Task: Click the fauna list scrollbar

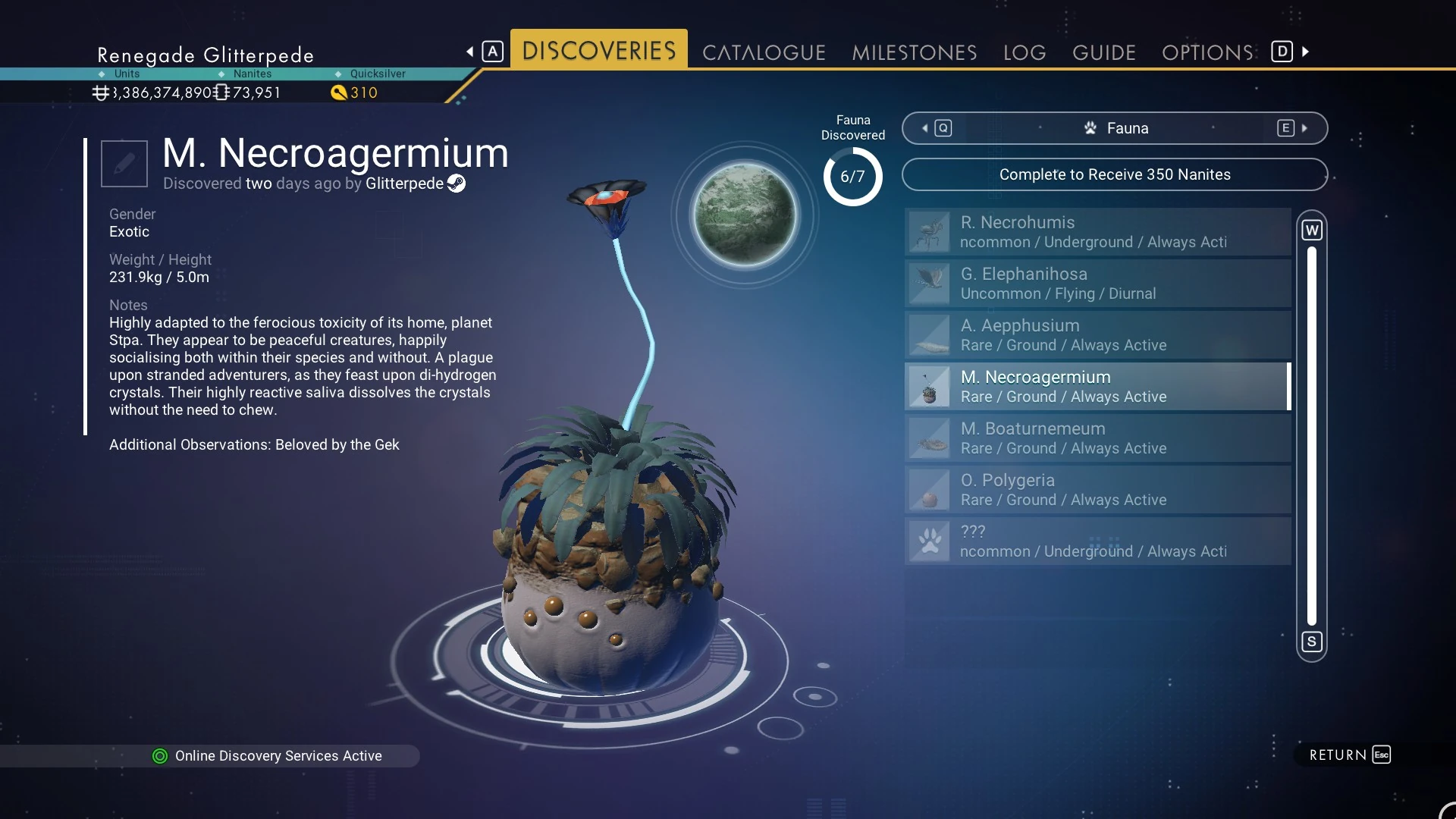Action: click(x=1312, y=436)
